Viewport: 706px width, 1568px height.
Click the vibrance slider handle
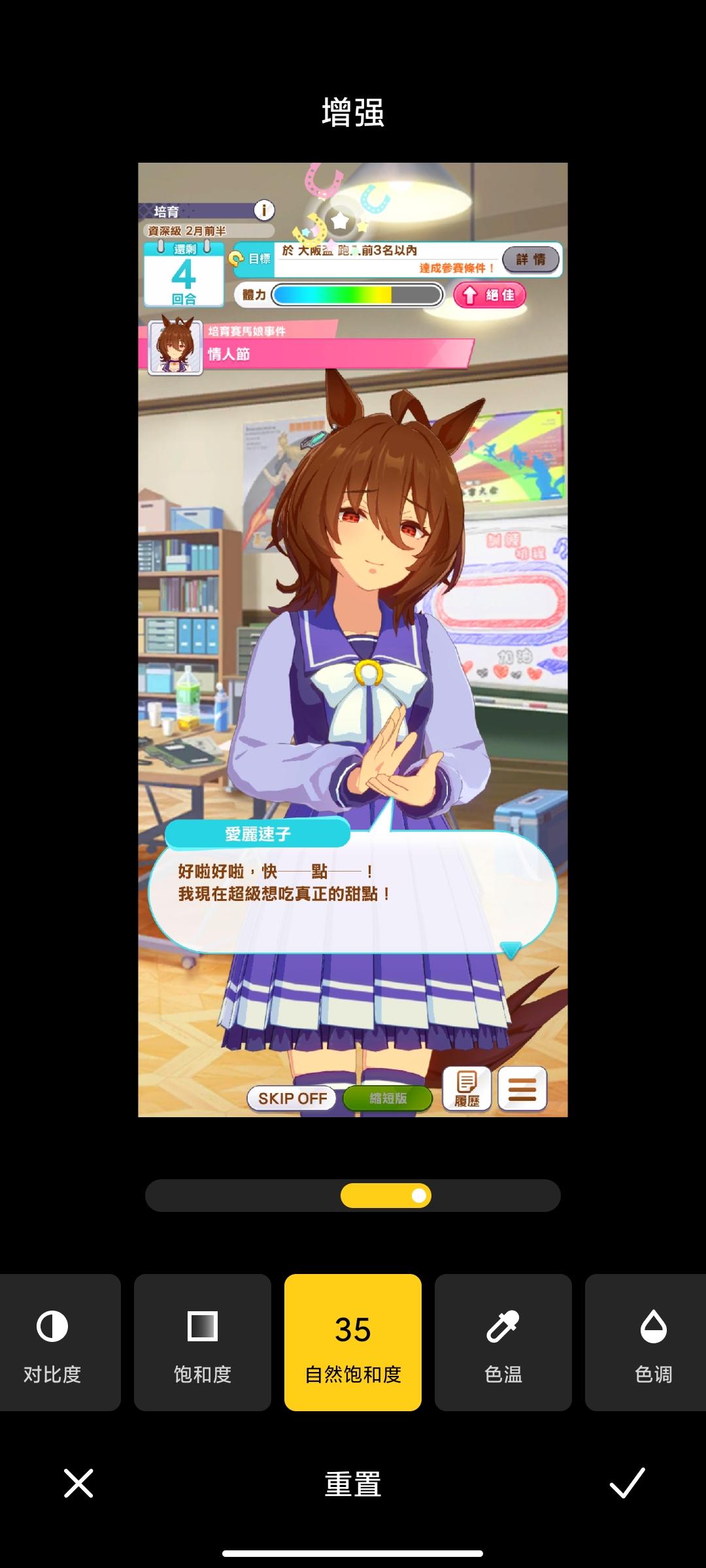419,1196
